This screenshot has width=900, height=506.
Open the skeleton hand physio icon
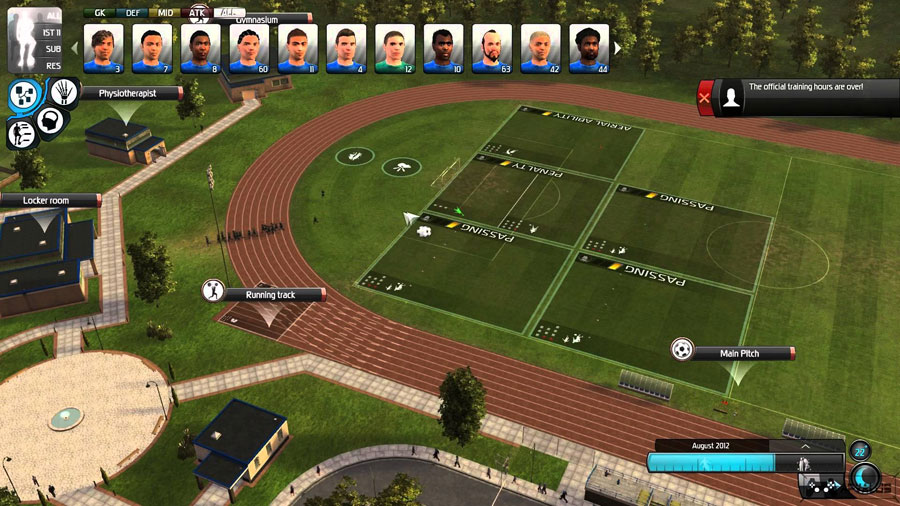[x=63, y=92]
